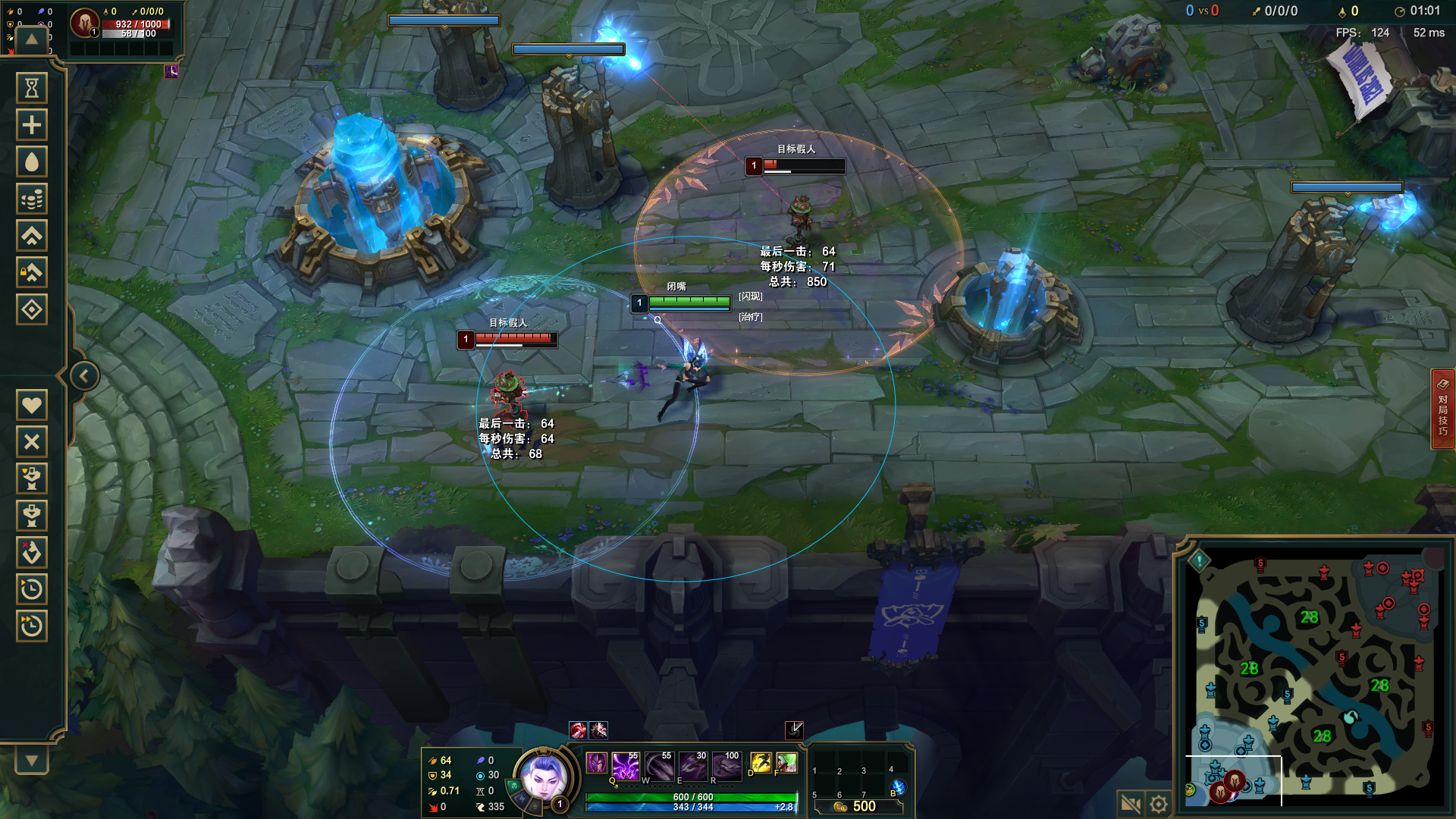The image size is (1456, 819).
Task: Activate the R ultimate ability icon
Action: tap(726, 766)
